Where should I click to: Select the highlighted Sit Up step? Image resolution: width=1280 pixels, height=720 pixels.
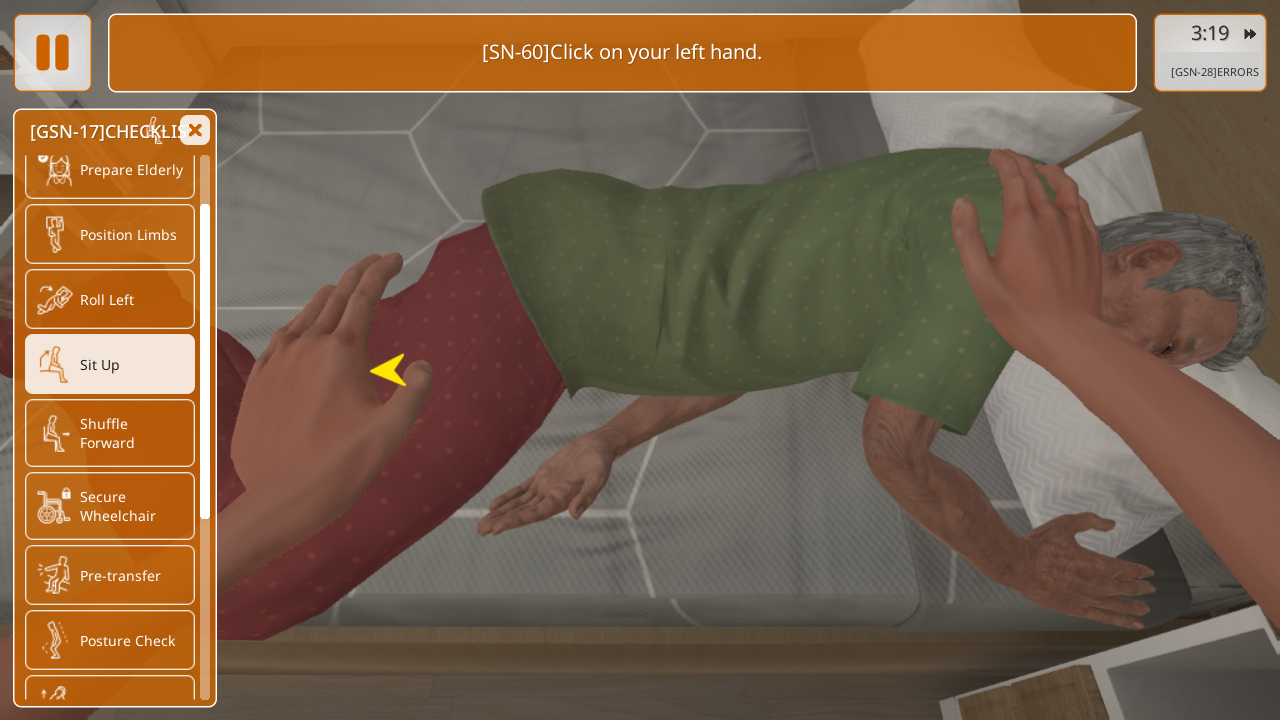coord(110,364)
